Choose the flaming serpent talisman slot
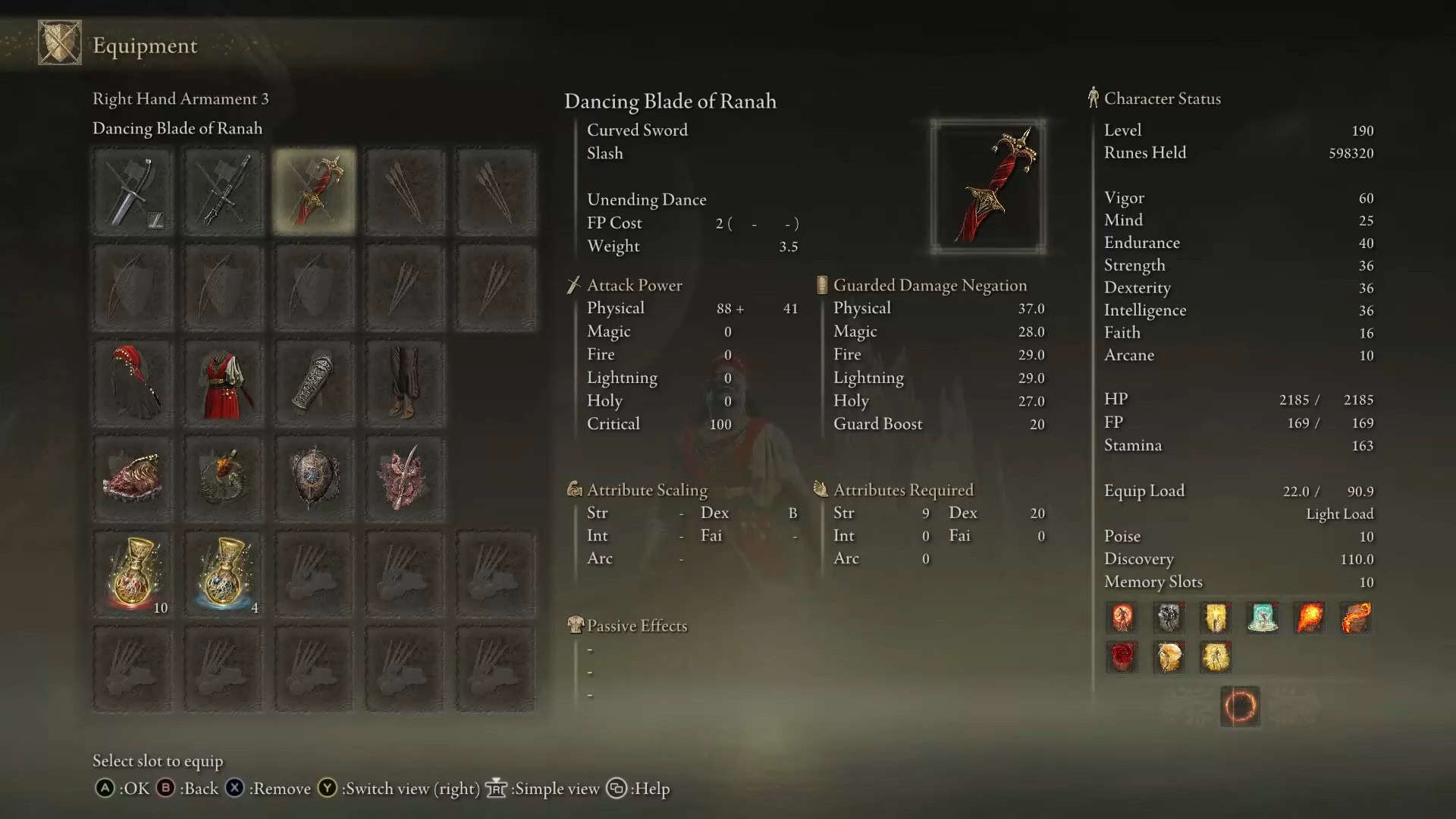 pyautogui.click(x=223, y=478)
